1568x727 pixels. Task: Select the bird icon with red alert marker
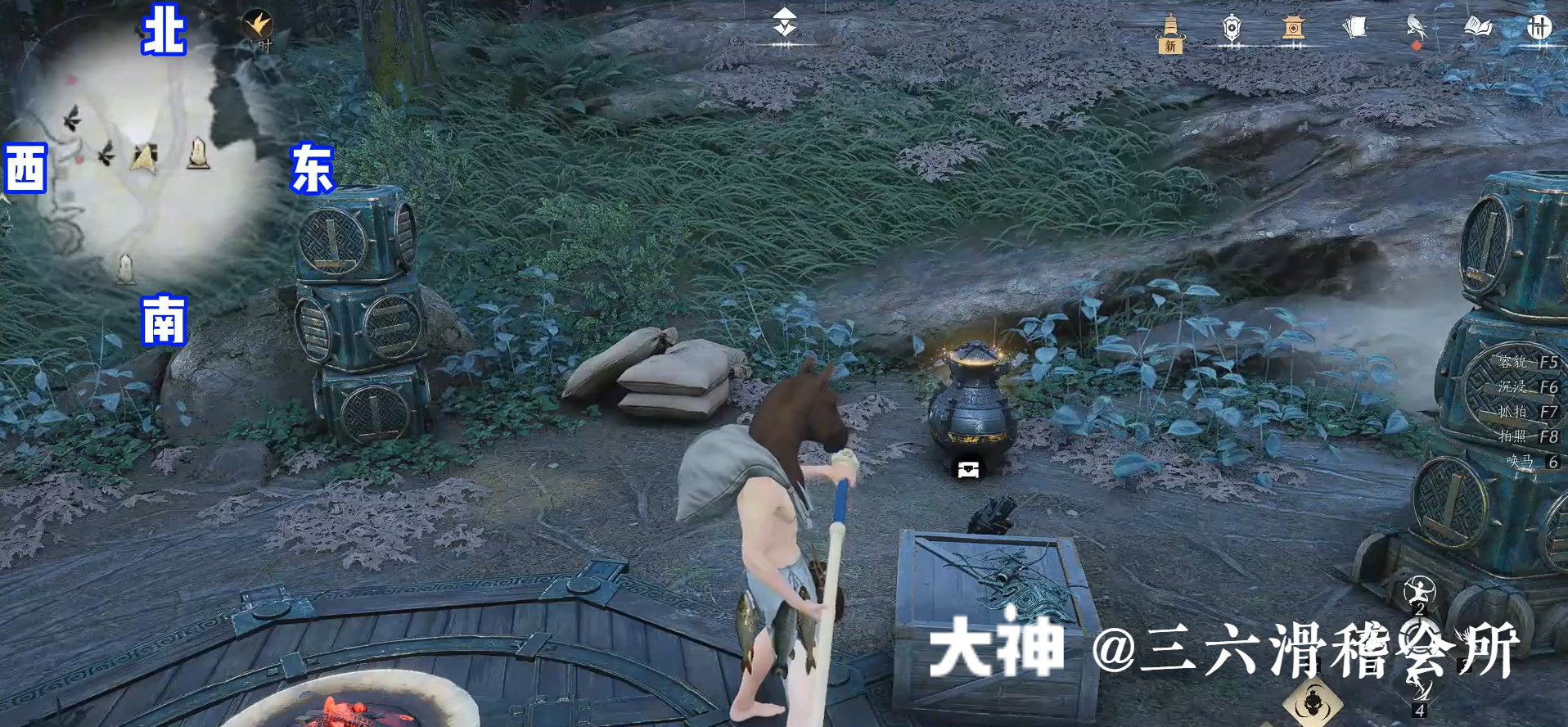1416,26
